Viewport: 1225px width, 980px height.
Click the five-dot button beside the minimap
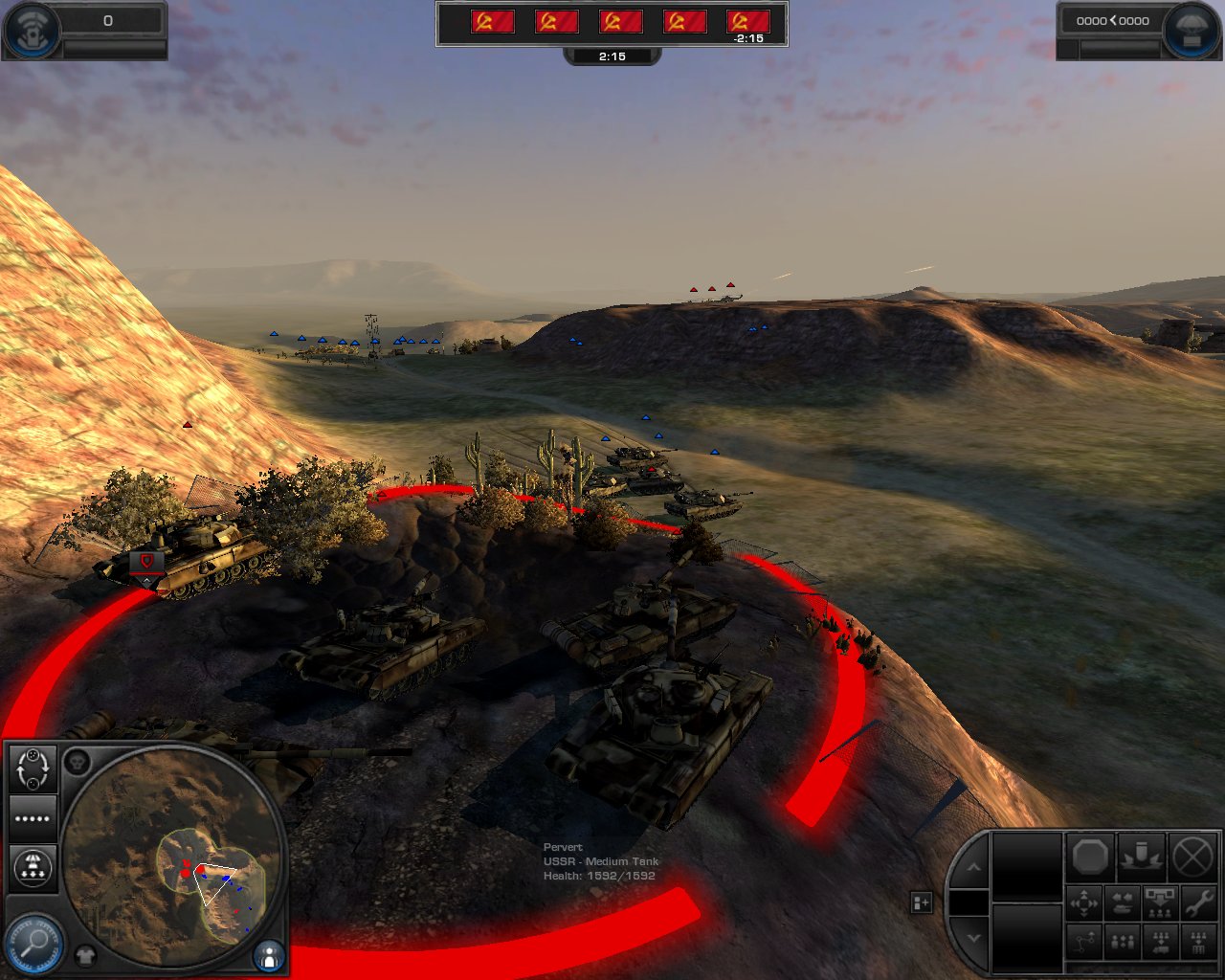coord(33,818)
